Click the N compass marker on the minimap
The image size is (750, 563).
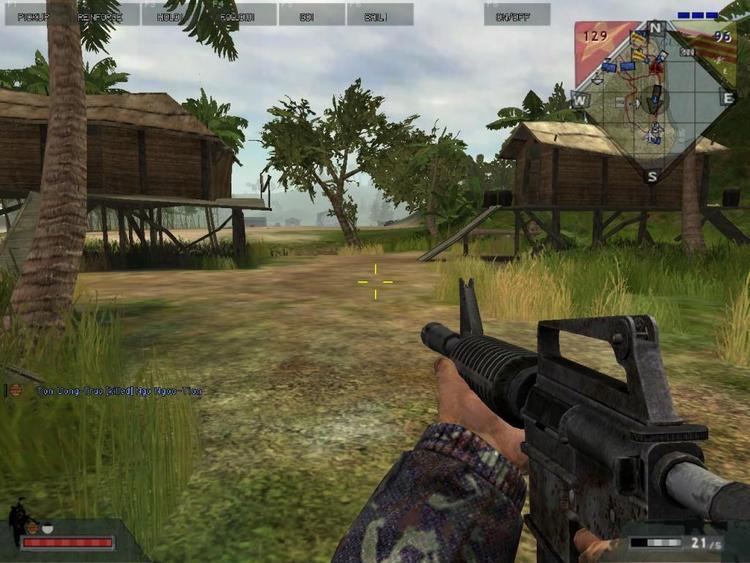coord(655,27)
